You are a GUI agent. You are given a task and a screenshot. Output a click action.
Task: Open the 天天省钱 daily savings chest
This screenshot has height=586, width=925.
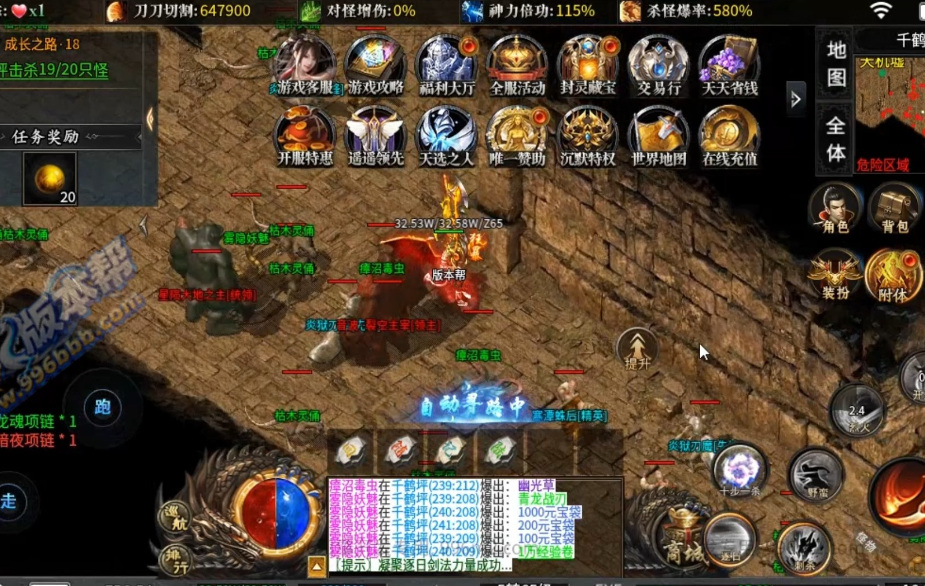point(729,65)
